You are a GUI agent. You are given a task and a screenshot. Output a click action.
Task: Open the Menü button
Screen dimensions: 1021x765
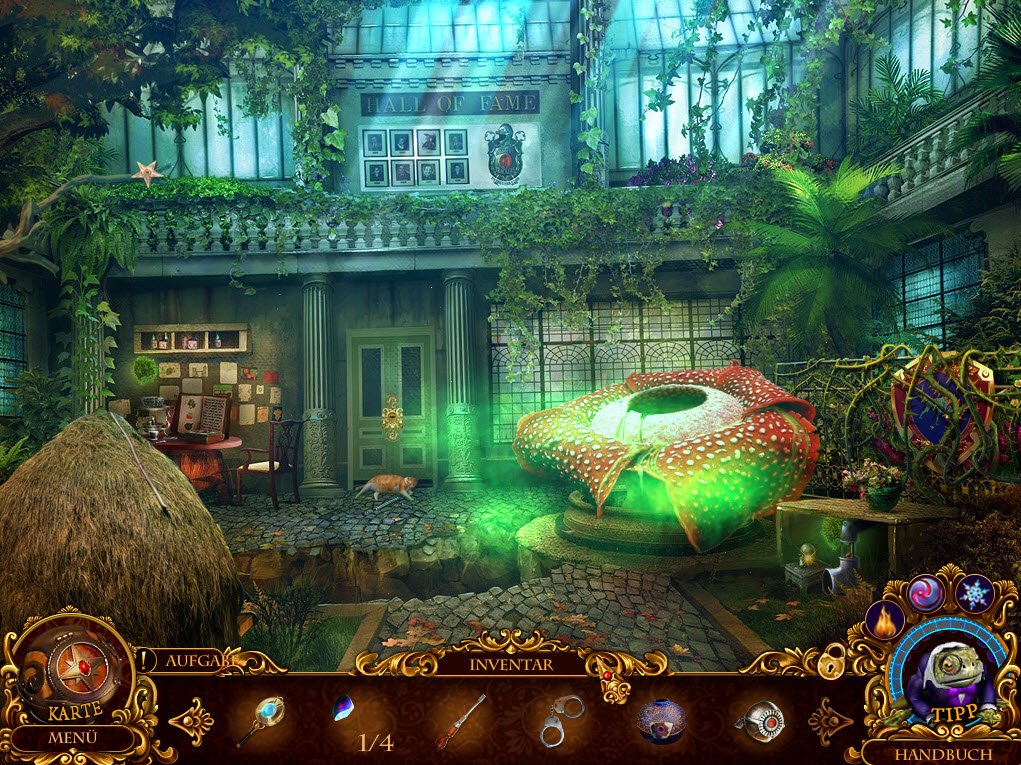[x=74, y=739]
